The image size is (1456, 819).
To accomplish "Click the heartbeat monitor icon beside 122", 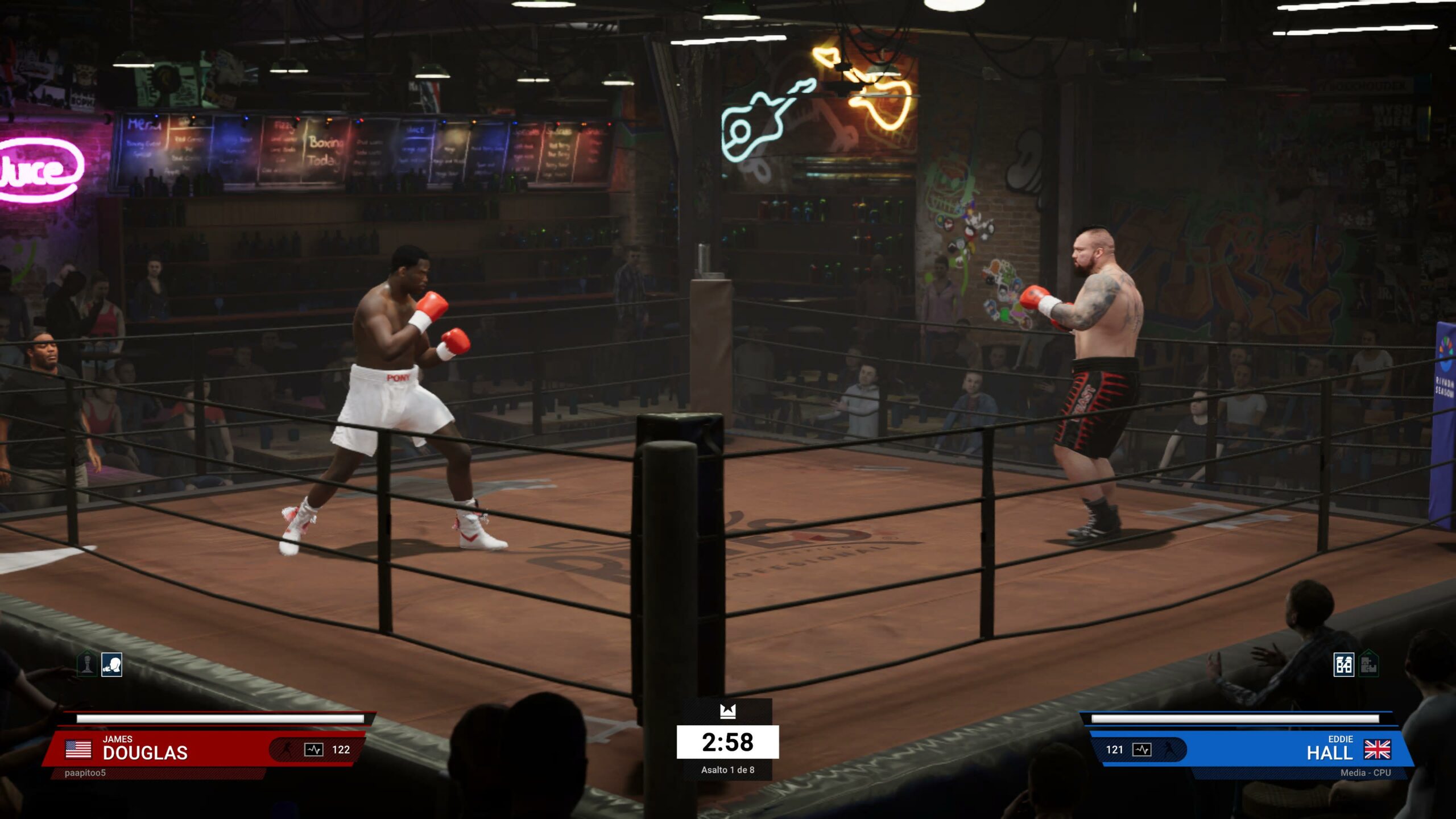I will (313, 750).
